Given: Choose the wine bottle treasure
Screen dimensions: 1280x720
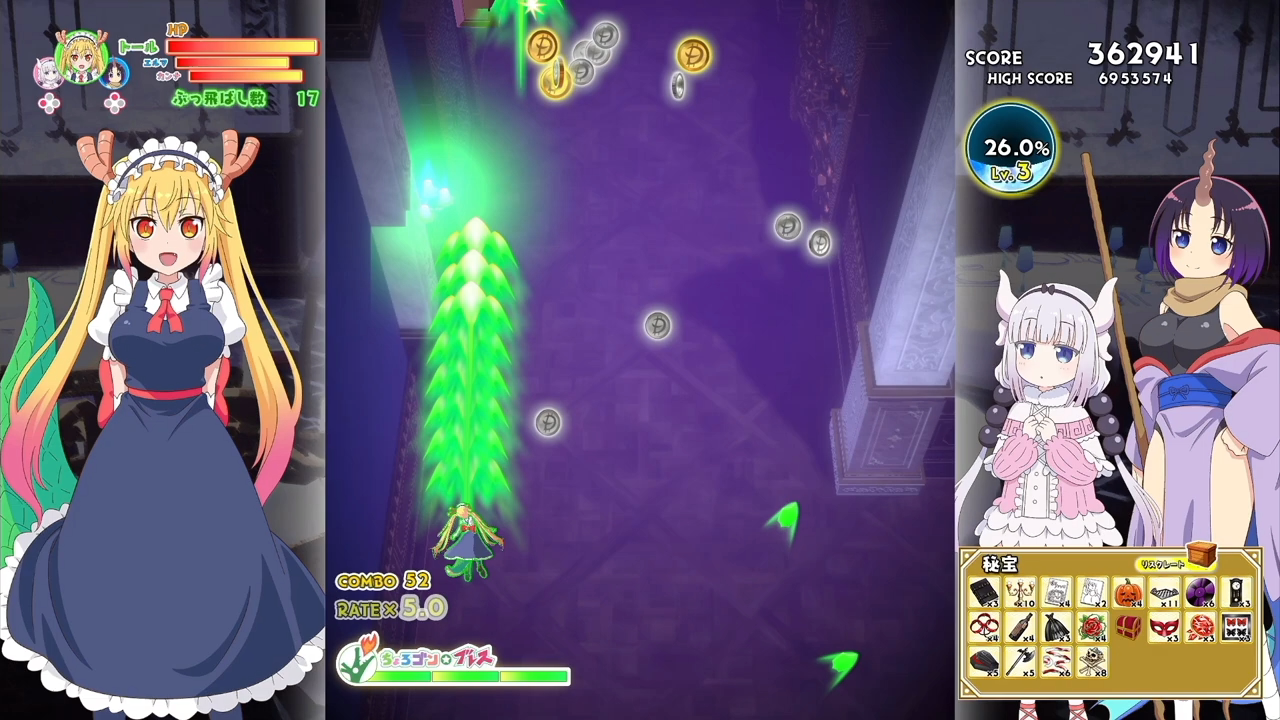Looking at the screenshot, I should pyautogui.click(x=1021, y=628).
